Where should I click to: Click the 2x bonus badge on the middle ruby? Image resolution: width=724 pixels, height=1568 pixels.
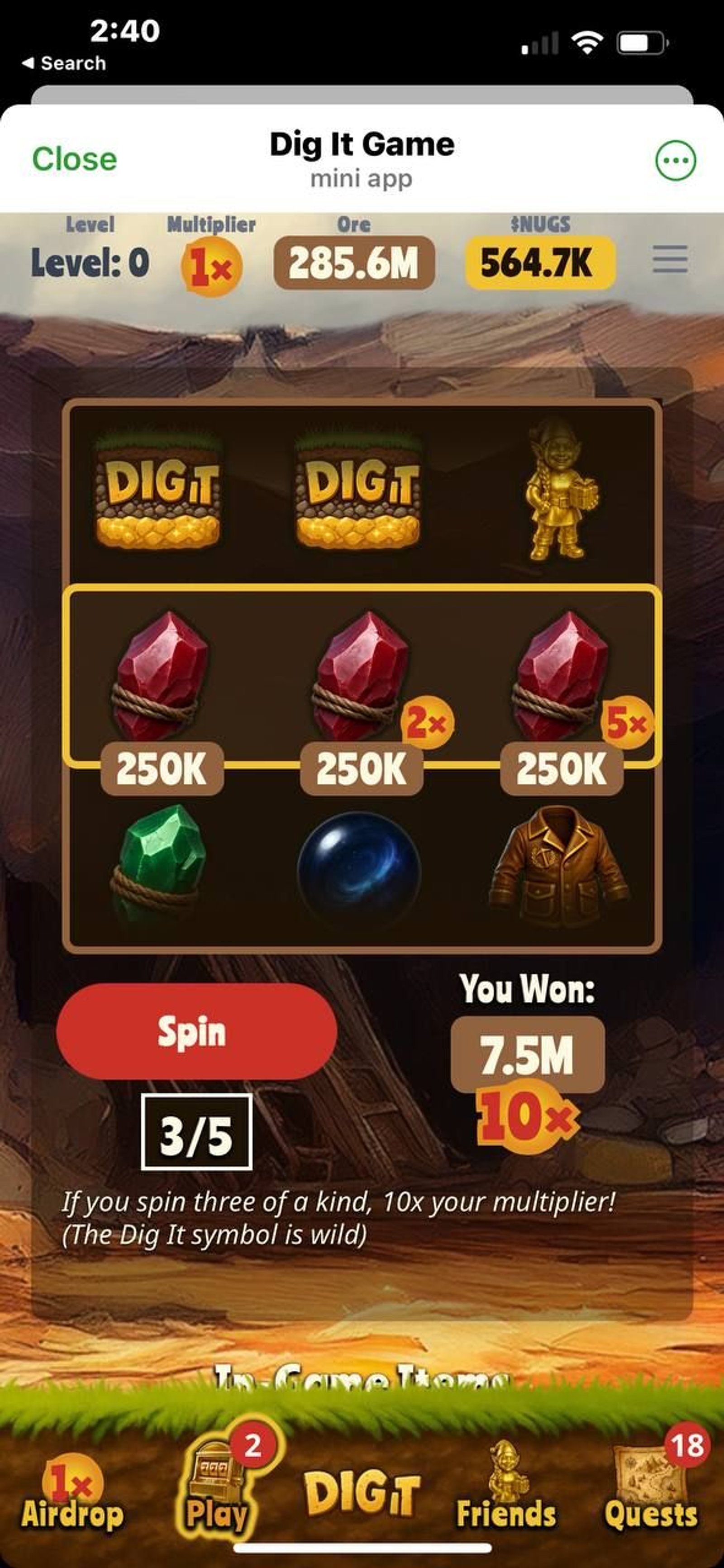click(430, 723)
